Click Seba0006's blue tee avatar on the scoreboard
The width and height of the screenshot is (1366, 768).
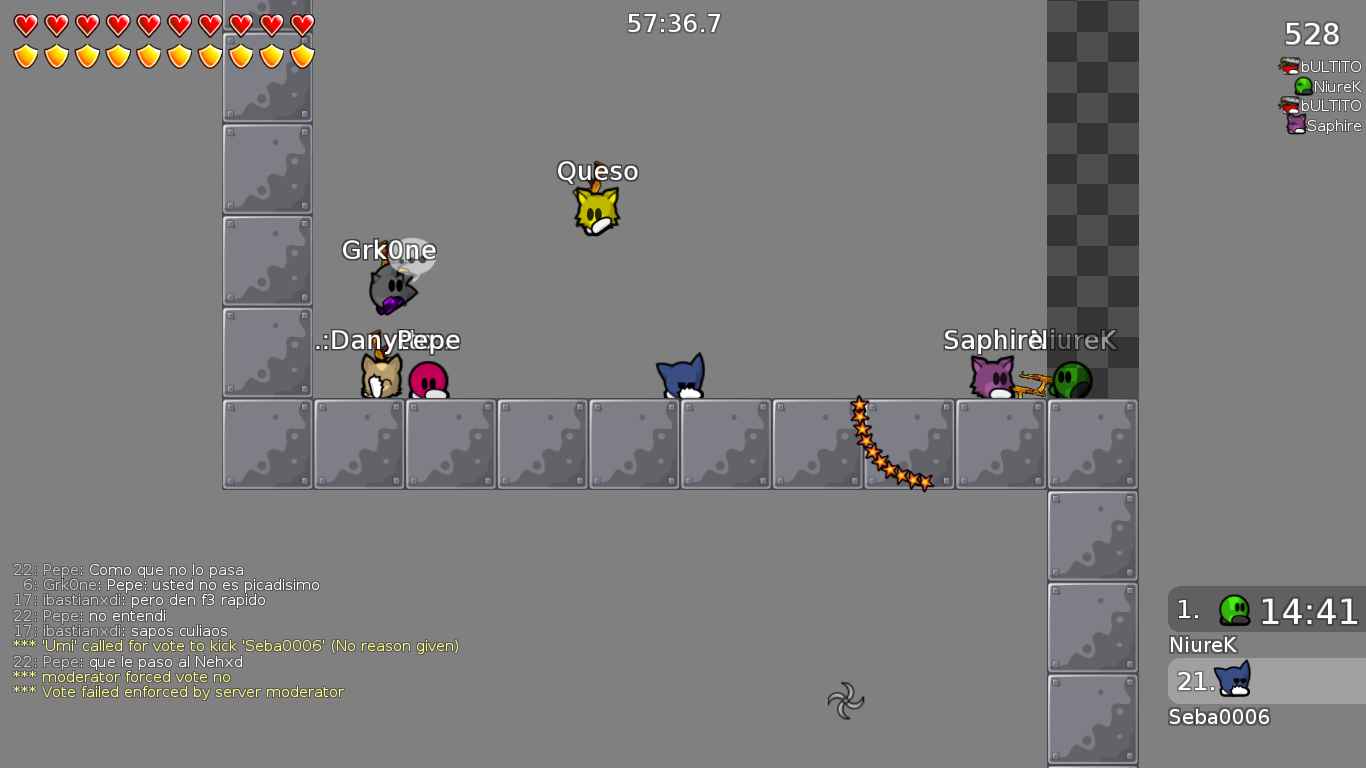click(x=1231, y=679)
